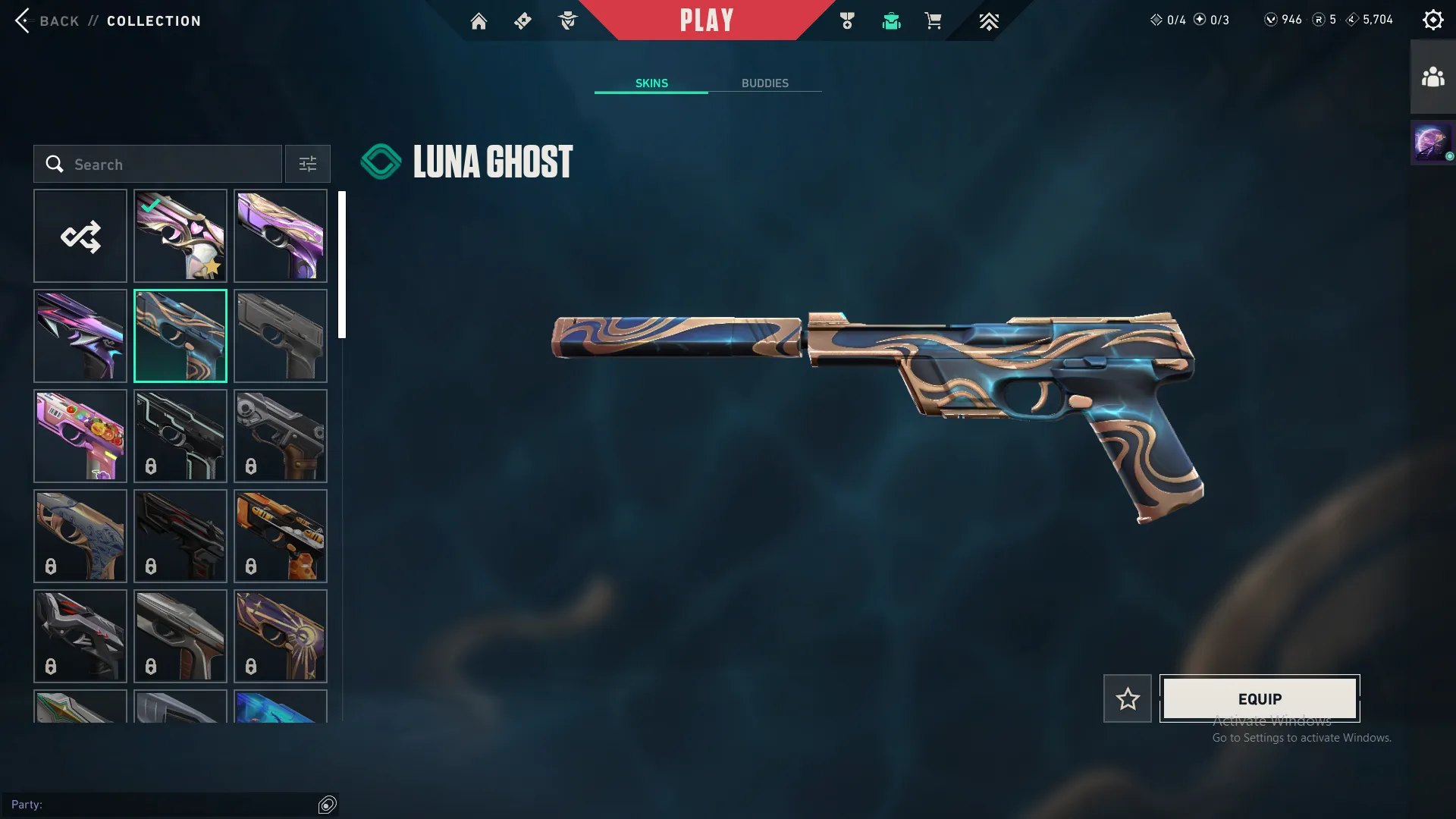Viewport: 1456px width, 819px height.
Task: Open the settings gear
Action: [1433, 19]
